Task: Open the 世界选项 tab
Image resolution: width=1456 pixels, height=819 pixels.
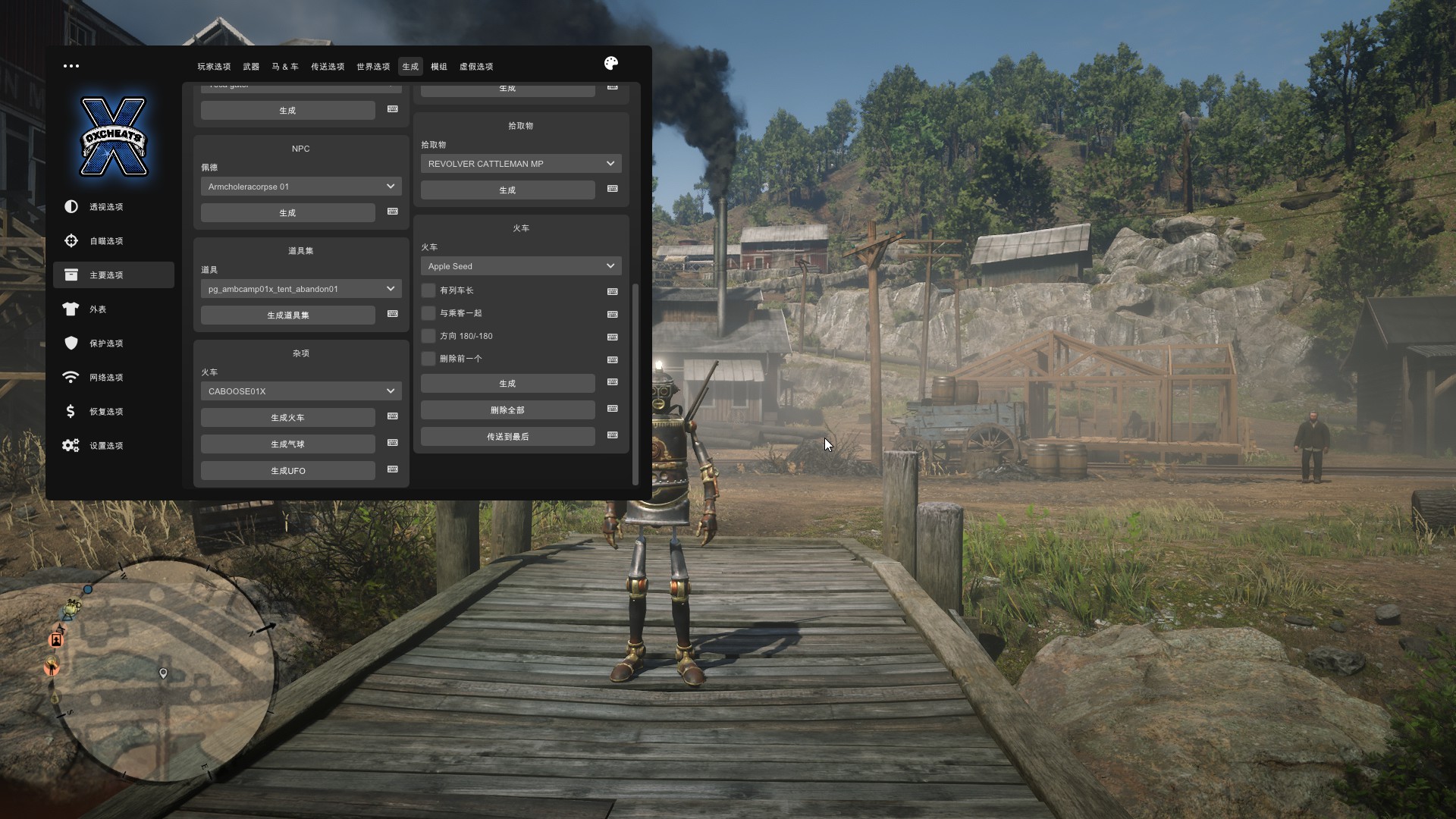Action: [x=373, y=67]
